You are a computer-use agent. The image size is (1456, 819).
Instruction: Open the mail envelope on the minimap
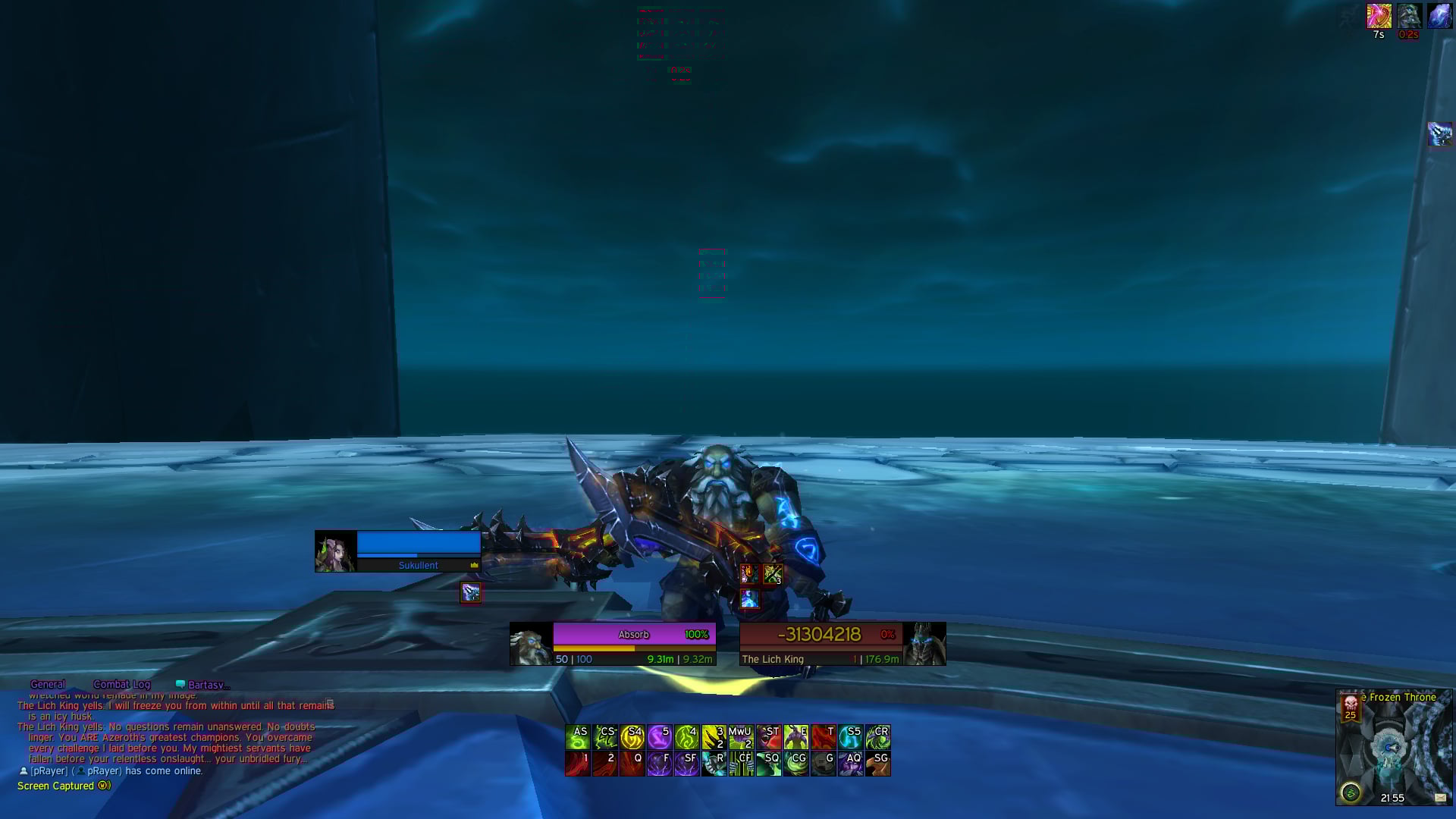(x=1440, y=797)
